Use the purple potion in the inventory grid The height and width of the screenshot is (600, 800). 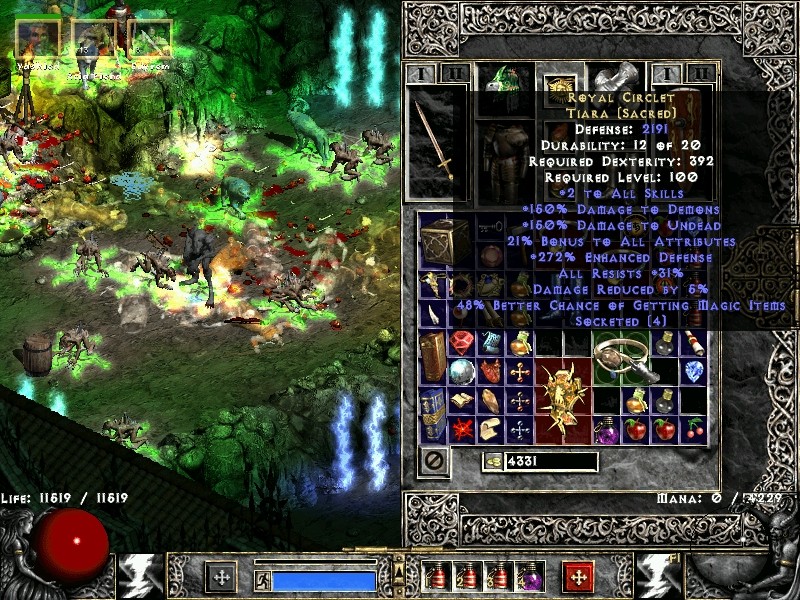608,430
